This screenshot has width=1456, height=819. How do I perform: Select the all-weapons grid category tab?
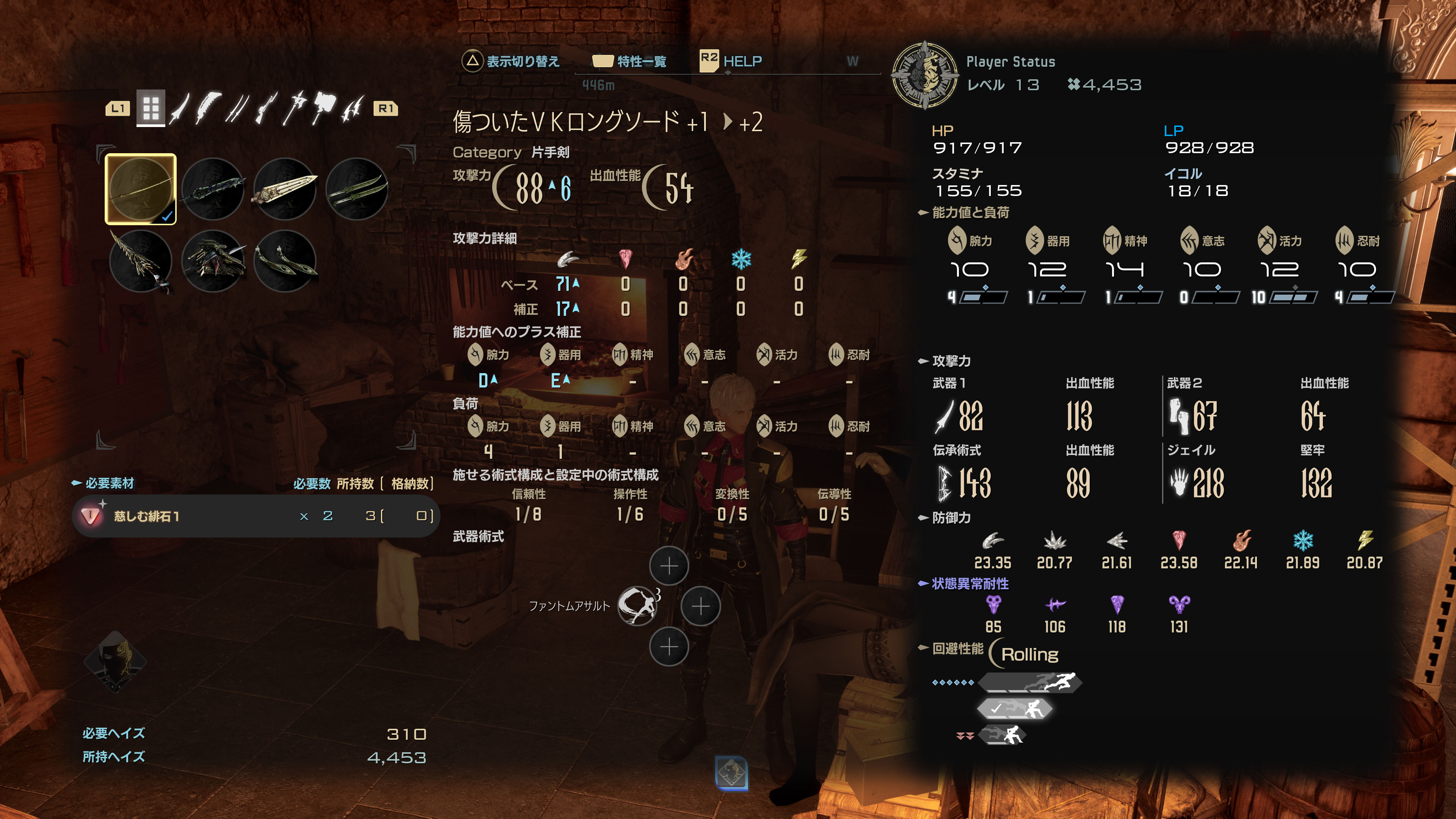tap(151, 108)
